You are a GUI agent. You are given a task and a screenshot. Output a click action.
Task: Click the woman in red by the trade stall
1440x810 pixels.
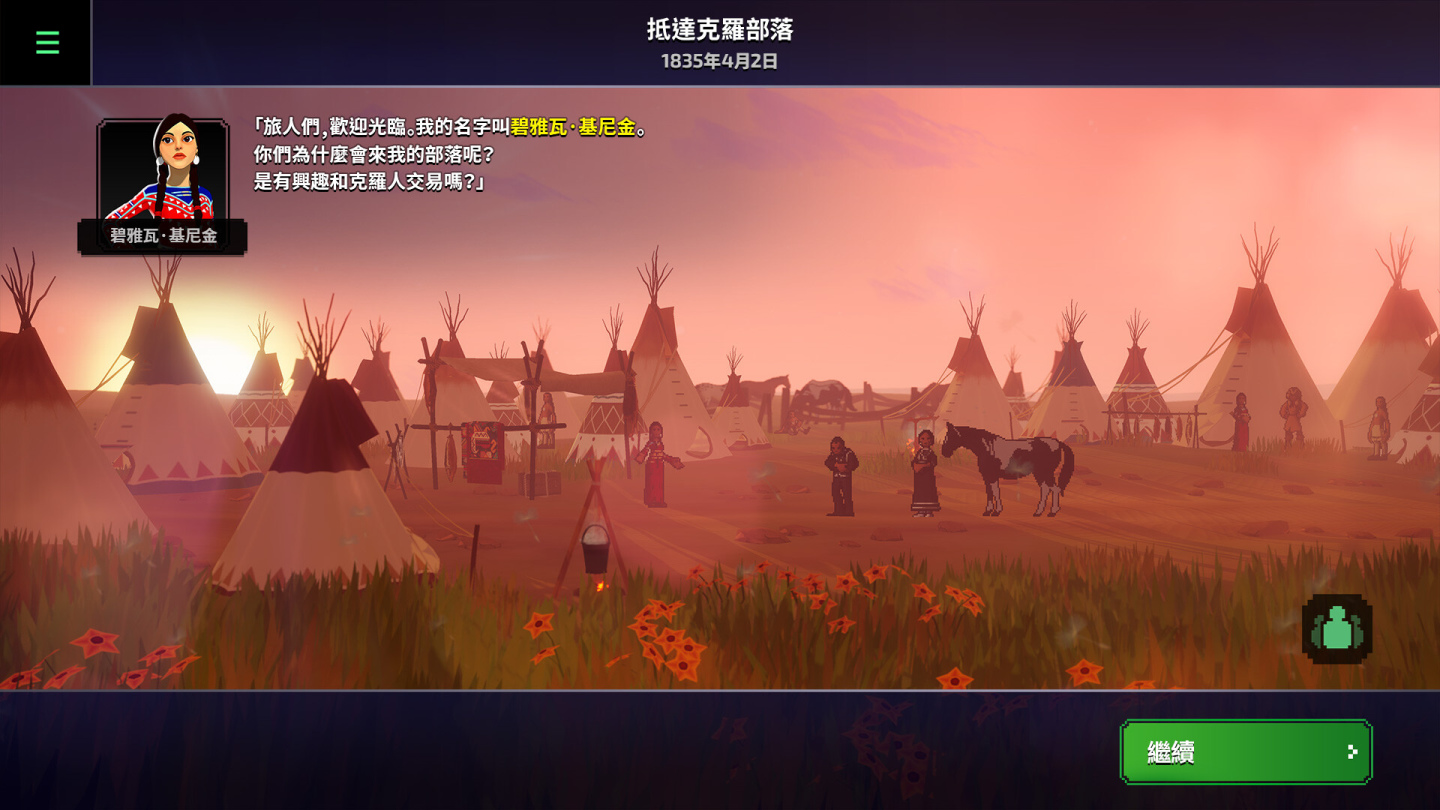657,465
